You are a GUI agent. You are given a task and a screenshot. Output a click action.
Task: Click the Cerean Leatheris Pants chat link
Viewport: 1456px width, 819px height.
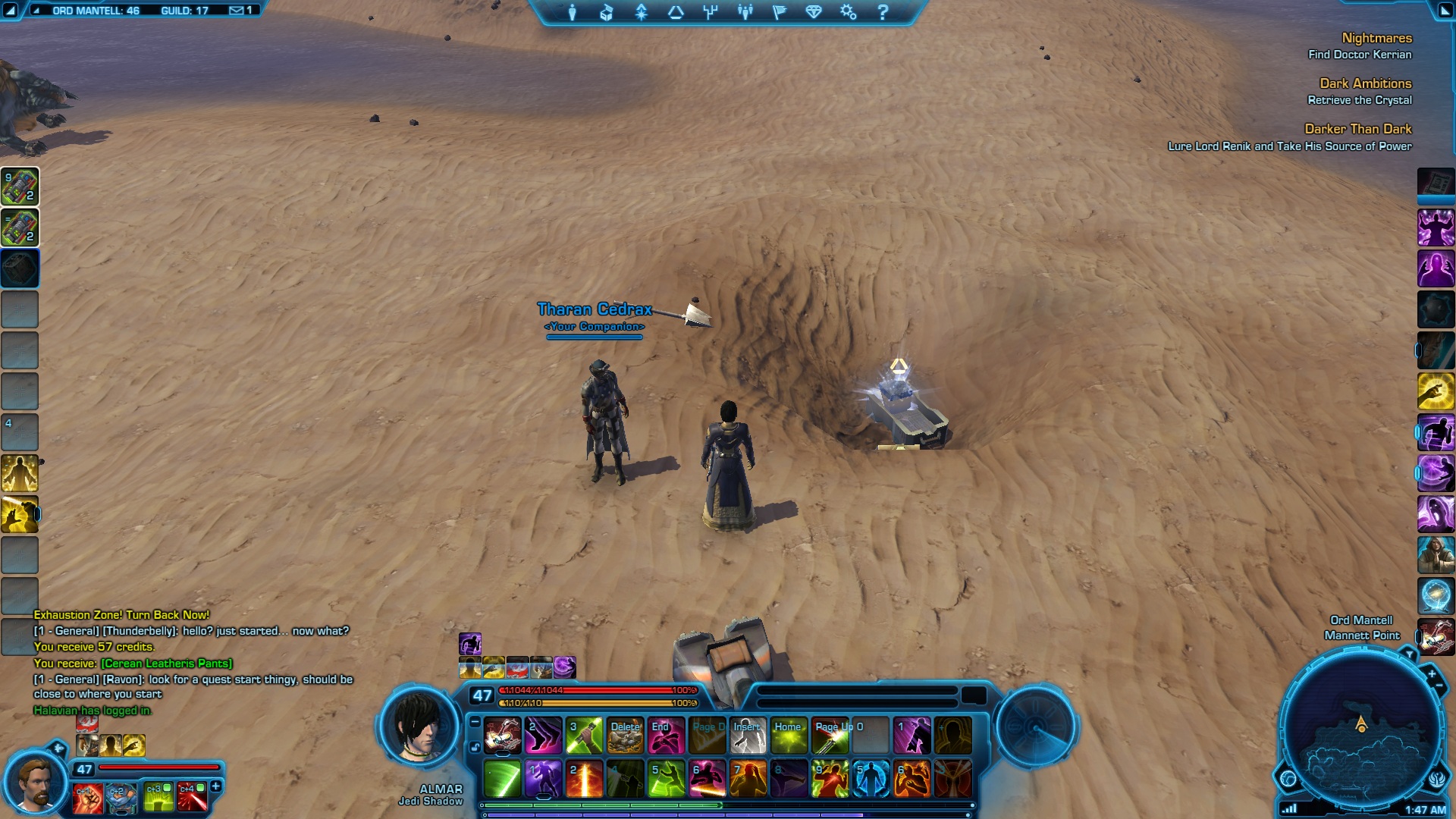166,664
